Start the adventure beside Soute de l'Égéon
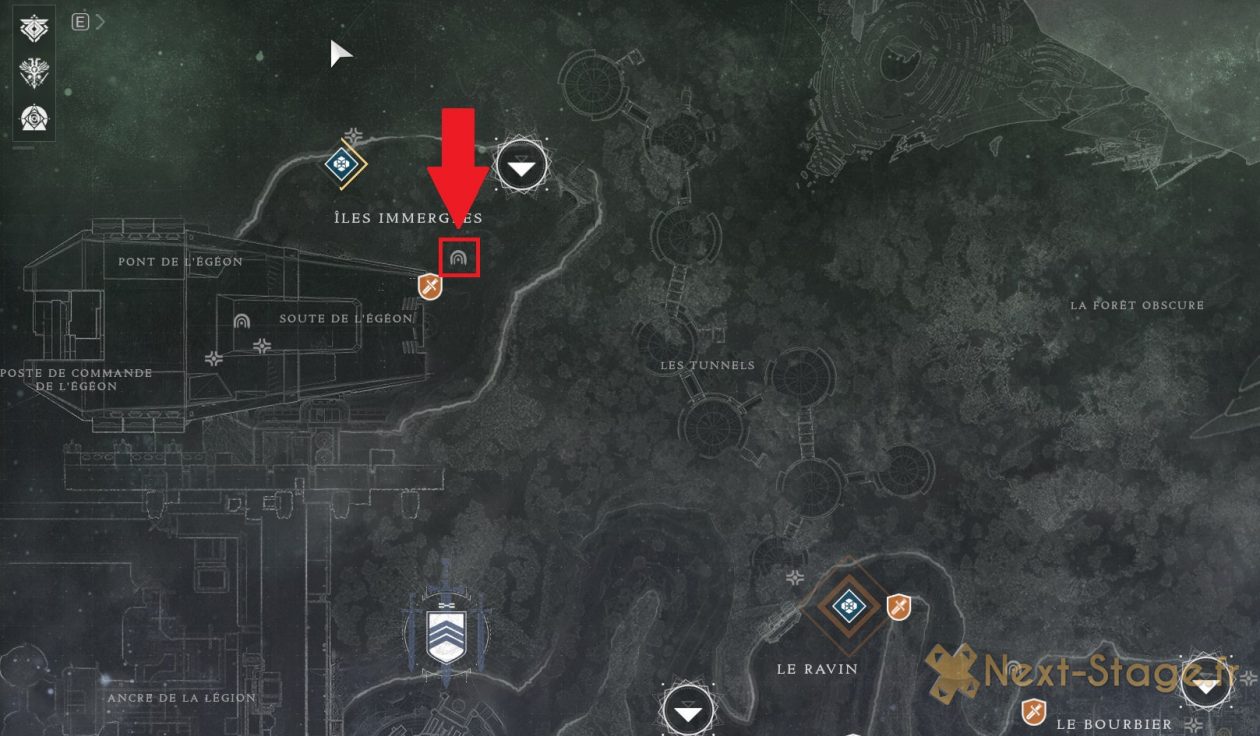Viewport: 1260px width, 736px height. 430,288
